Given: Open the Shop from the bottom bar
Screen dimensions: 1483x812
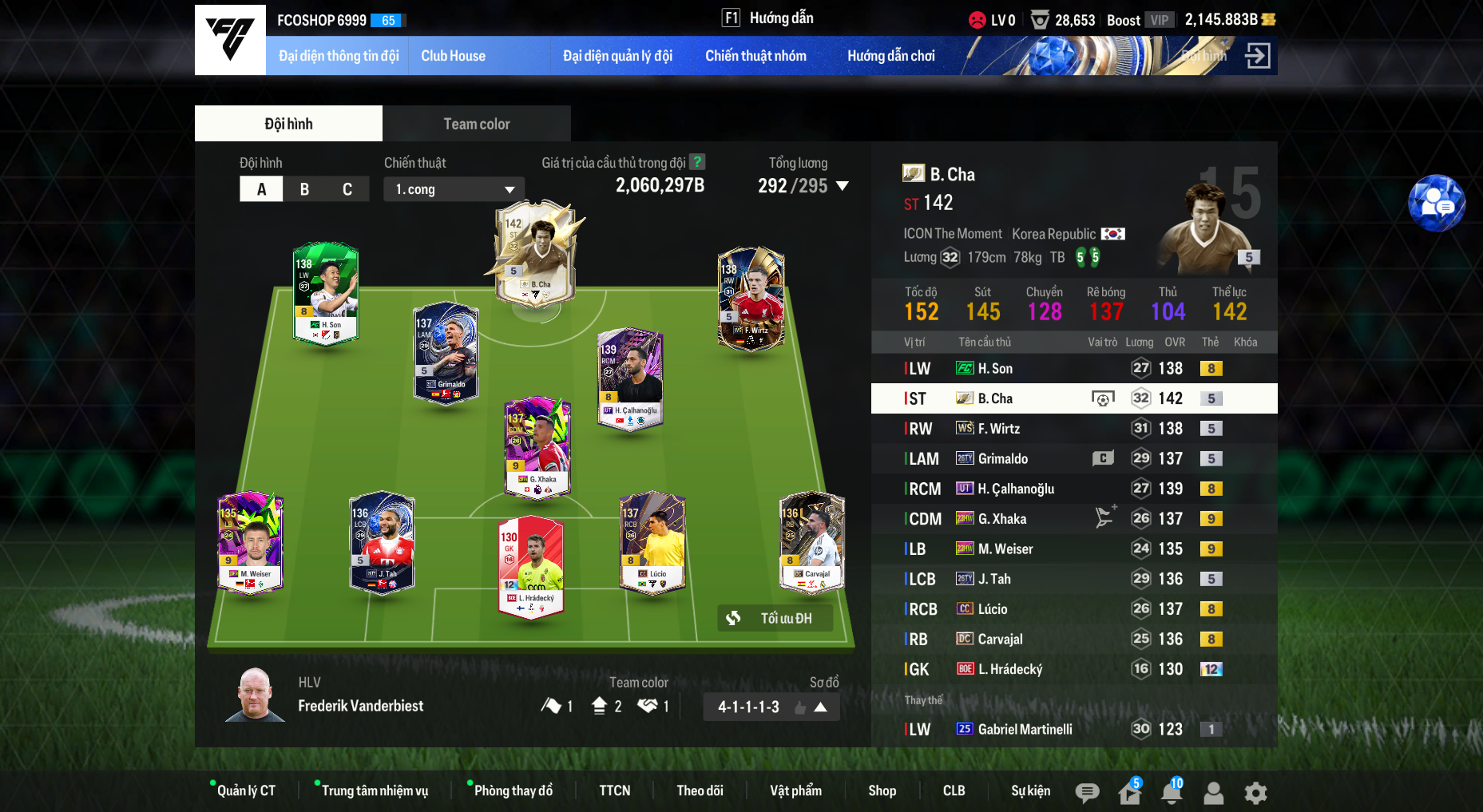Looking at the screenshot, I should 882,790.
